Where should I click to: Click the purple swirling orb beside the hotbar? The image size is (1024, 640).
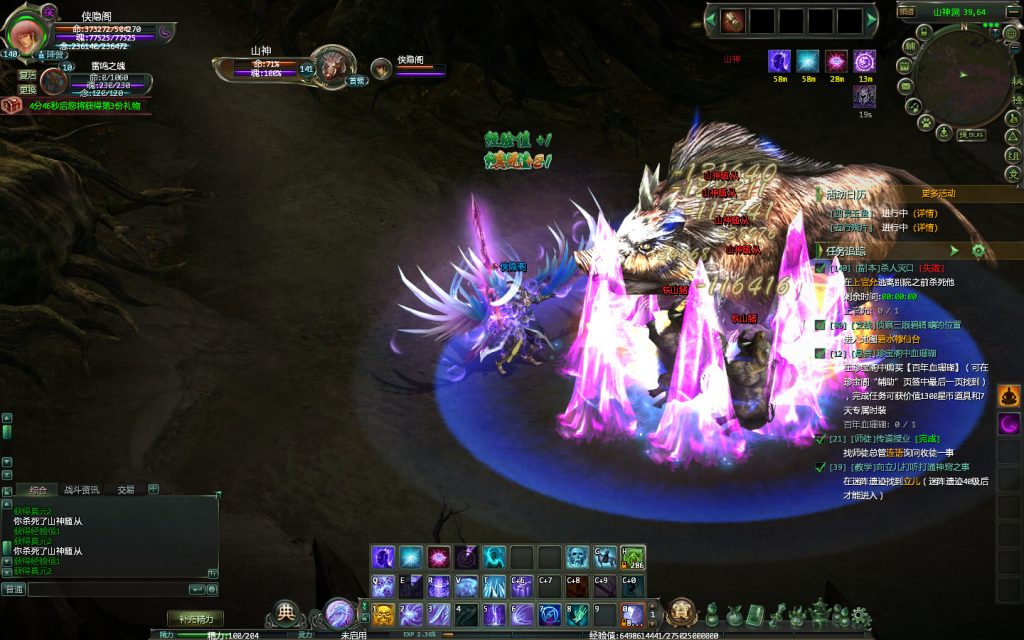(x=339, y=612)
